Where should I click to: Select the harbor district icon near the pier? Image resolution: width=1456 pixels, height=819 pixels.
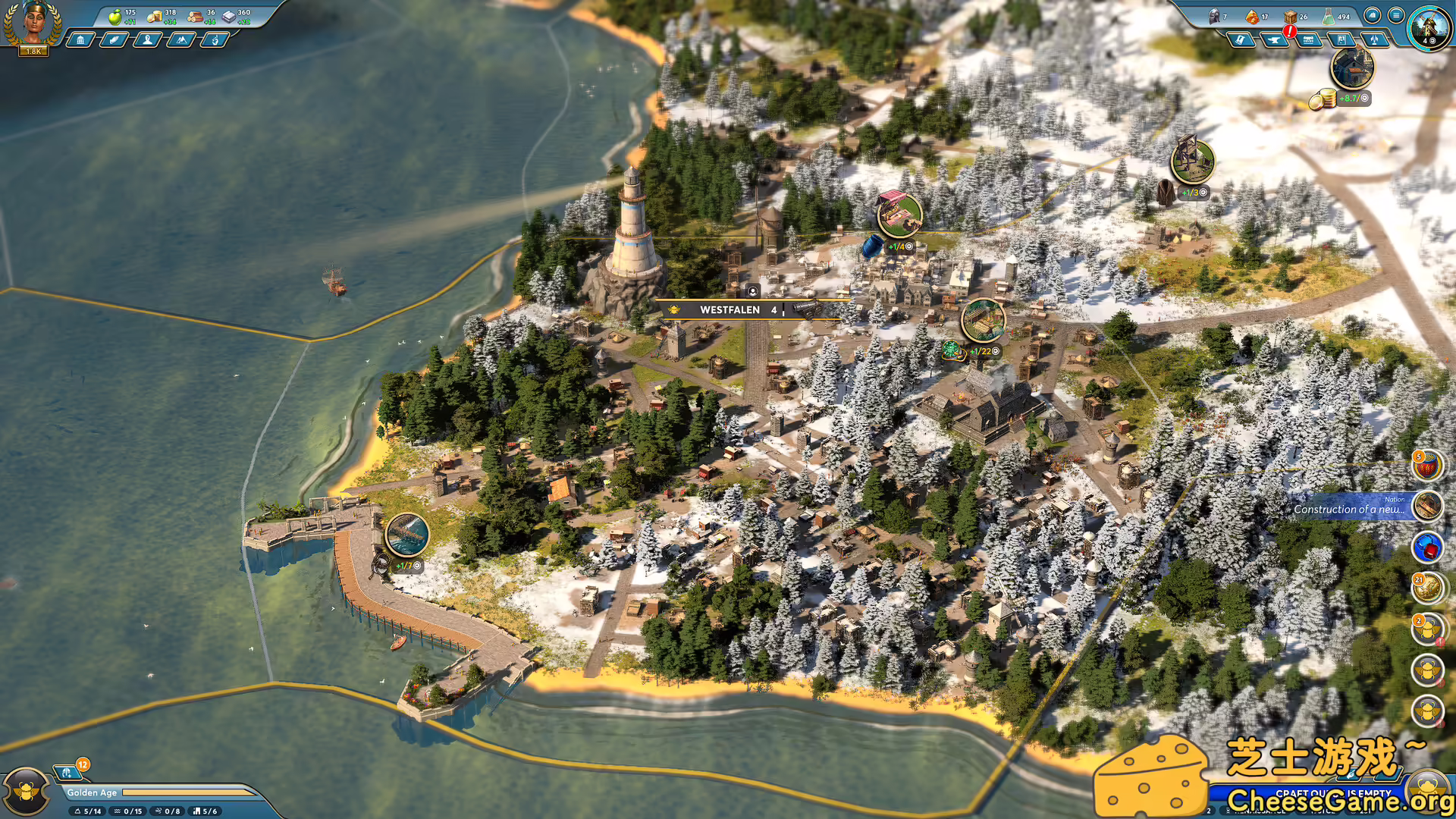click(407, 534)
